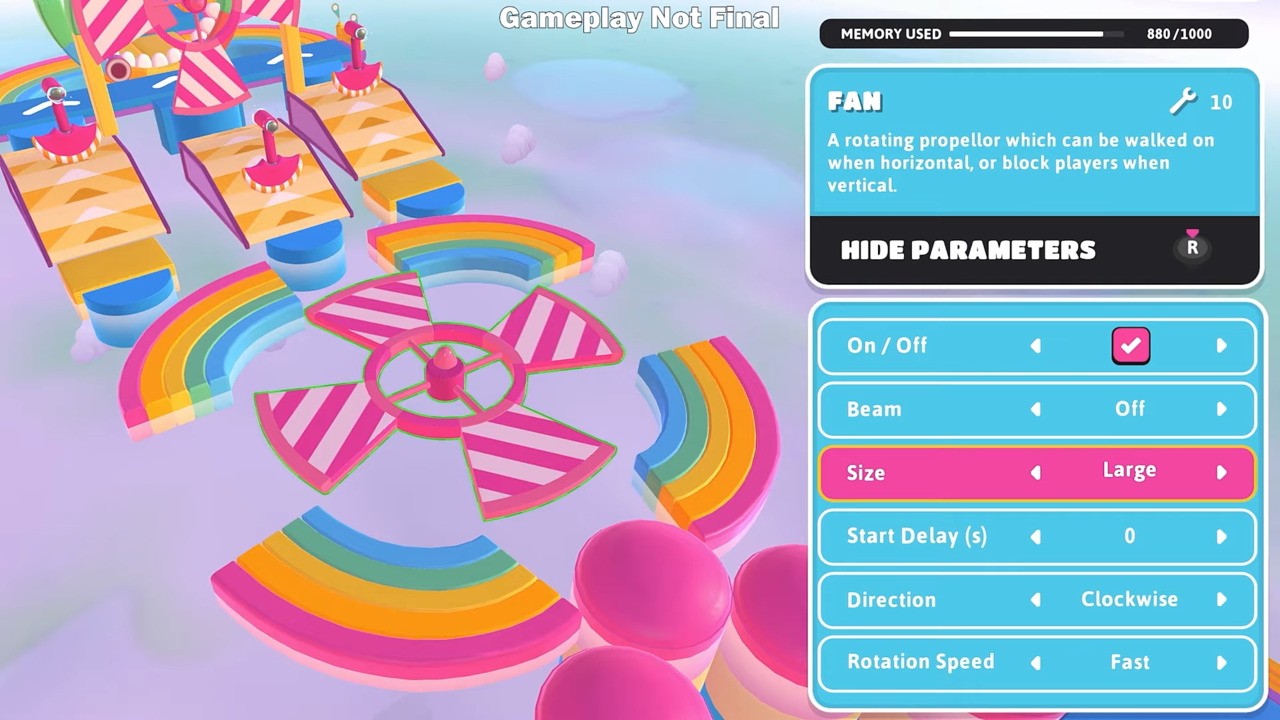Increase Start Delay with the right arrow

pyautogui.click(x=1222, y=536)
